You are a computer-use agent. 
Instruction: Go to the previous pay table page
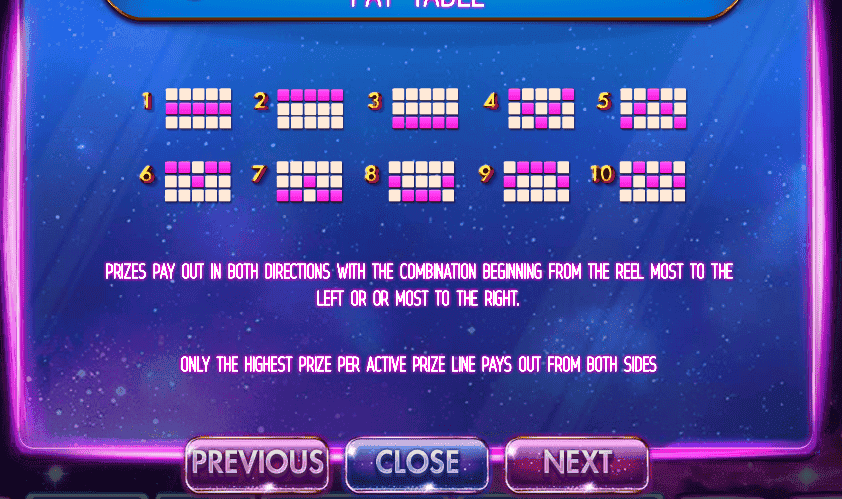[257, 463]
